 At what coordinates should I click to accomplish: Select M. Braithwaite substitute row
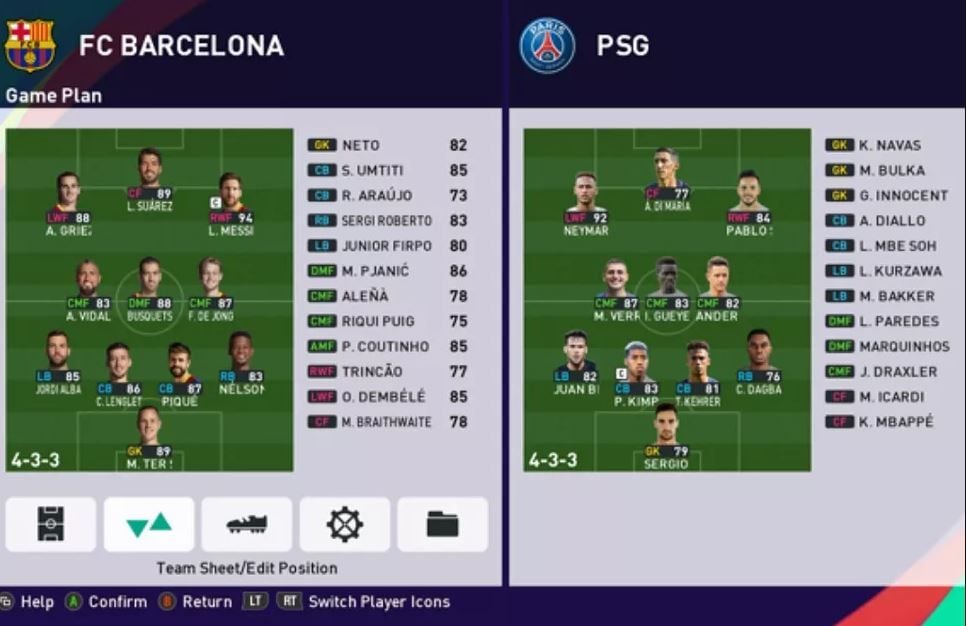tap(388, 422)
